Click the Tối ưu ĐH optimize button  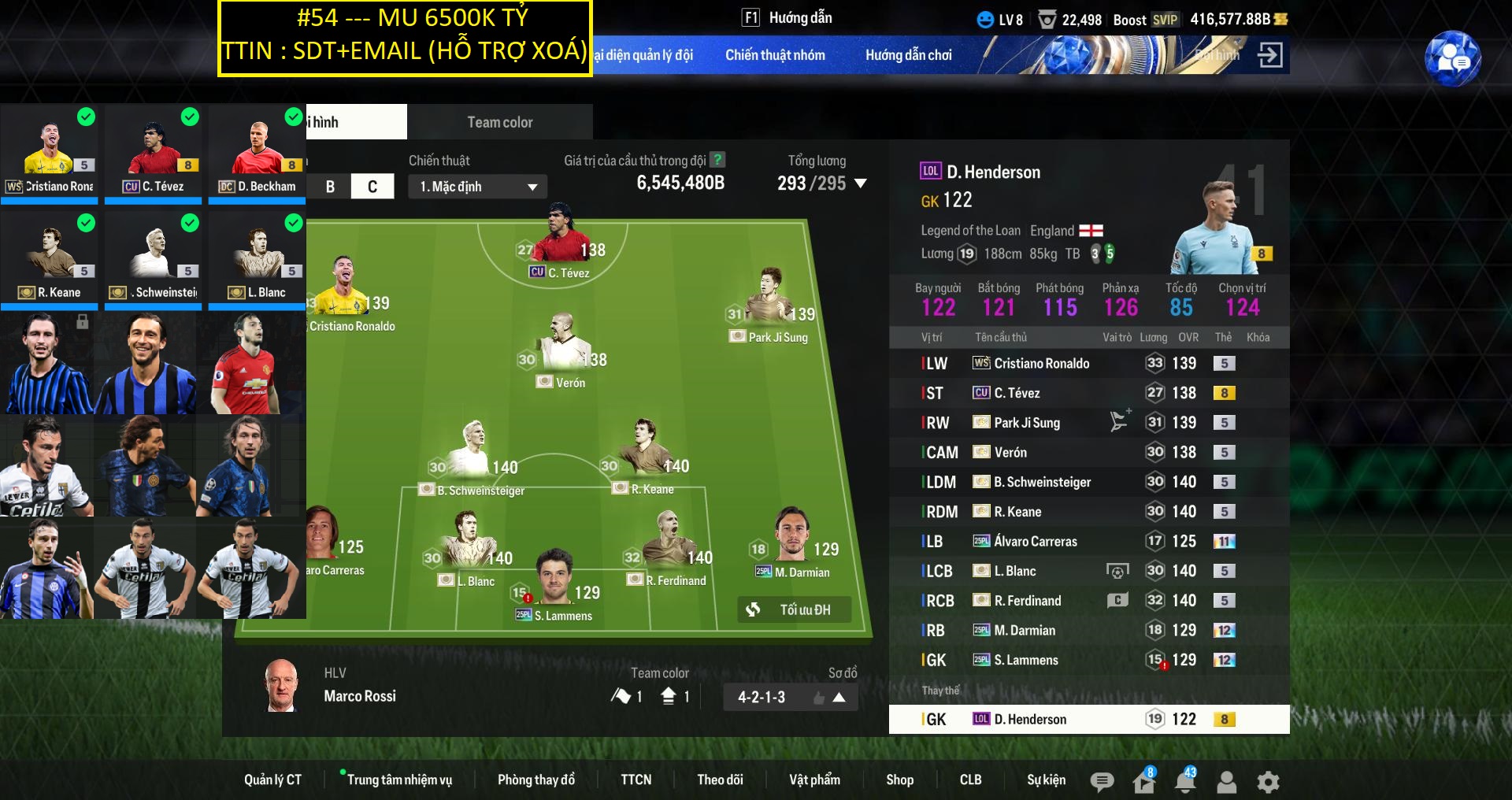794,609
